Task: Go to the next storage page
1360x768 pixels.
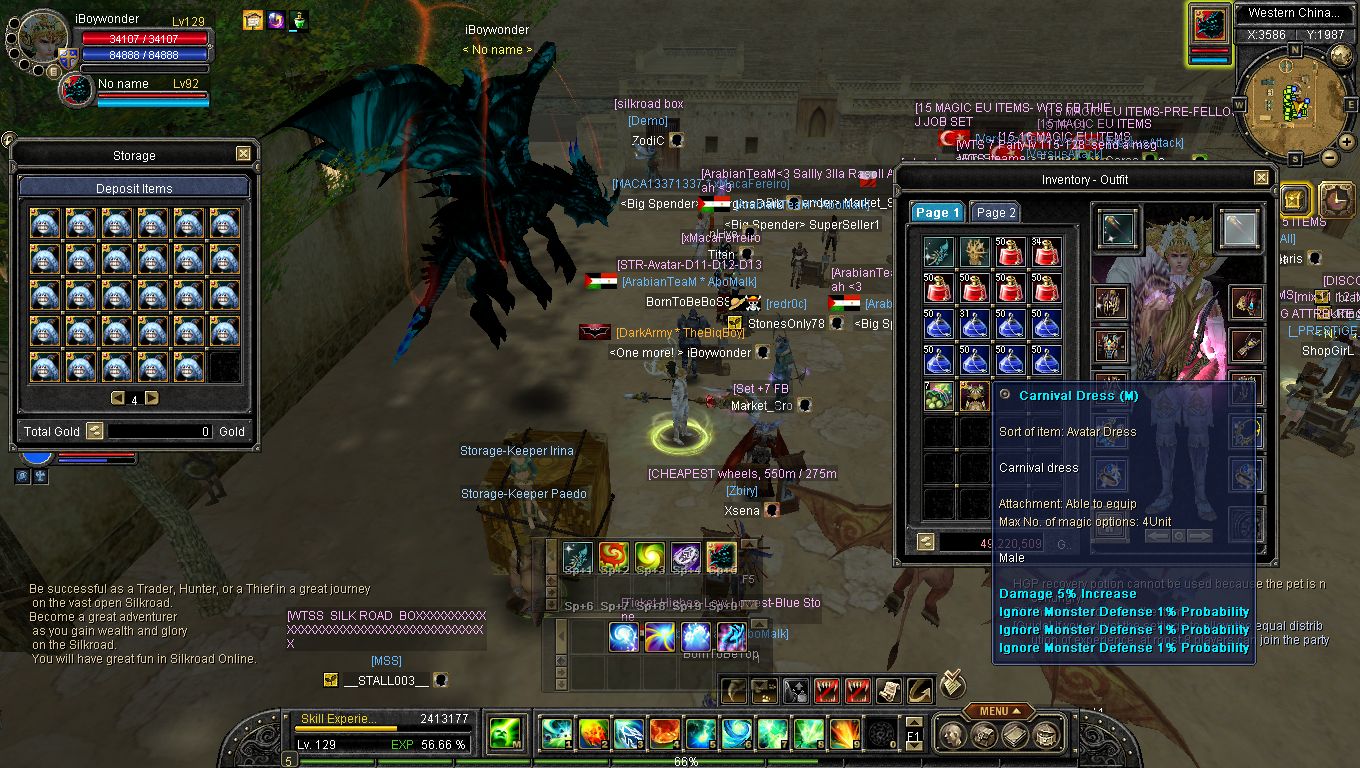Action: [152, 398]
